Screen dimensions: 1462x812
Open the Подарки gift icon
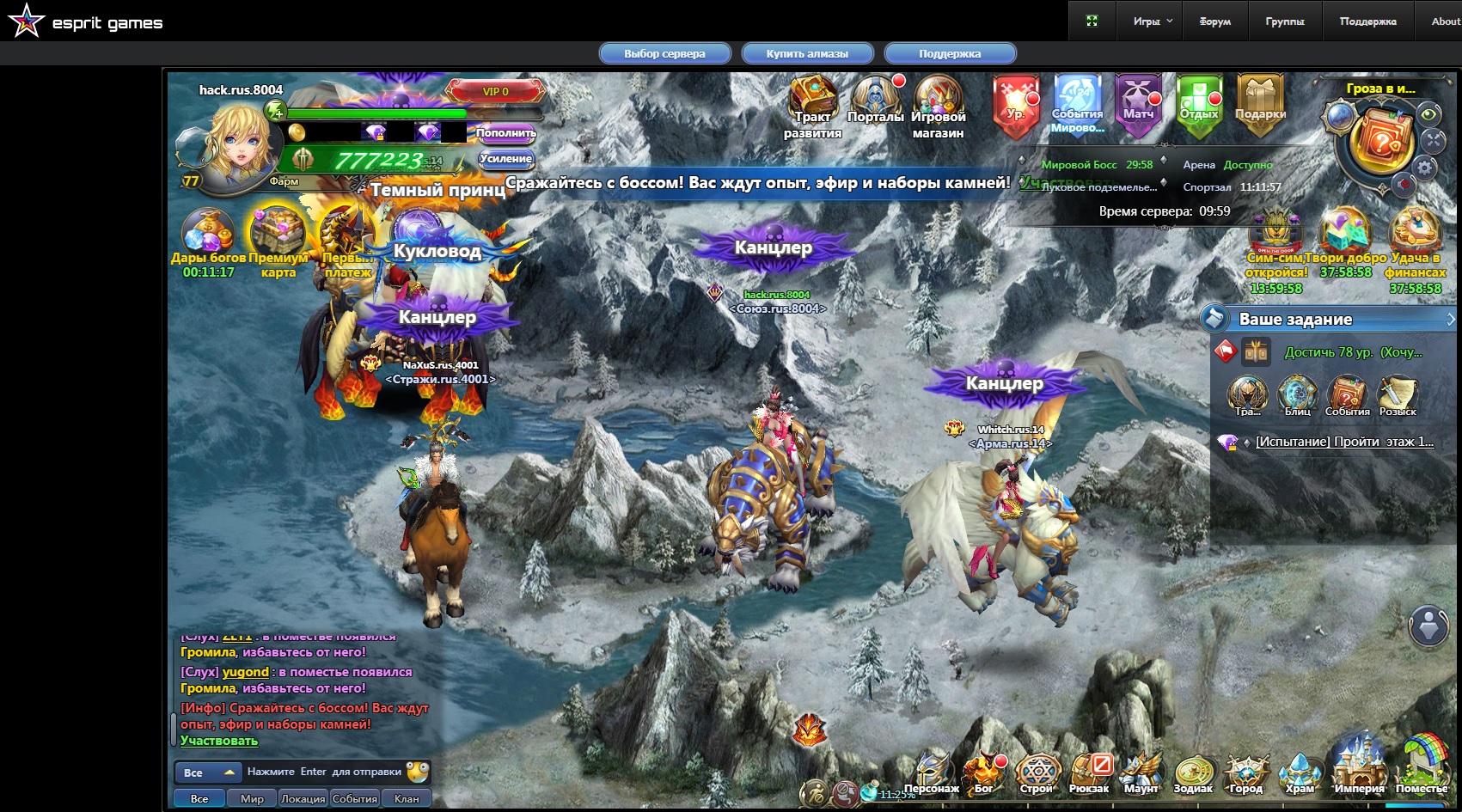(x=1260, y=103)
